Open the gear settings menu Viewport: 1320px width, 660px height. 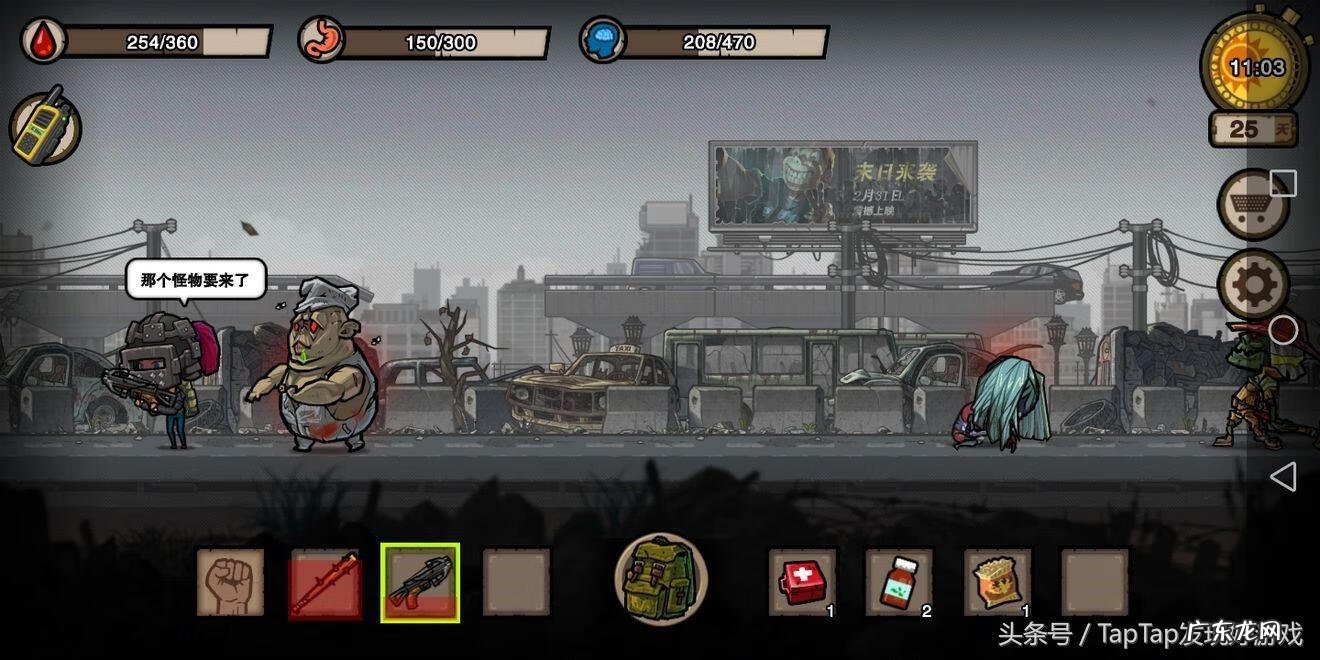coord(1252,285)
